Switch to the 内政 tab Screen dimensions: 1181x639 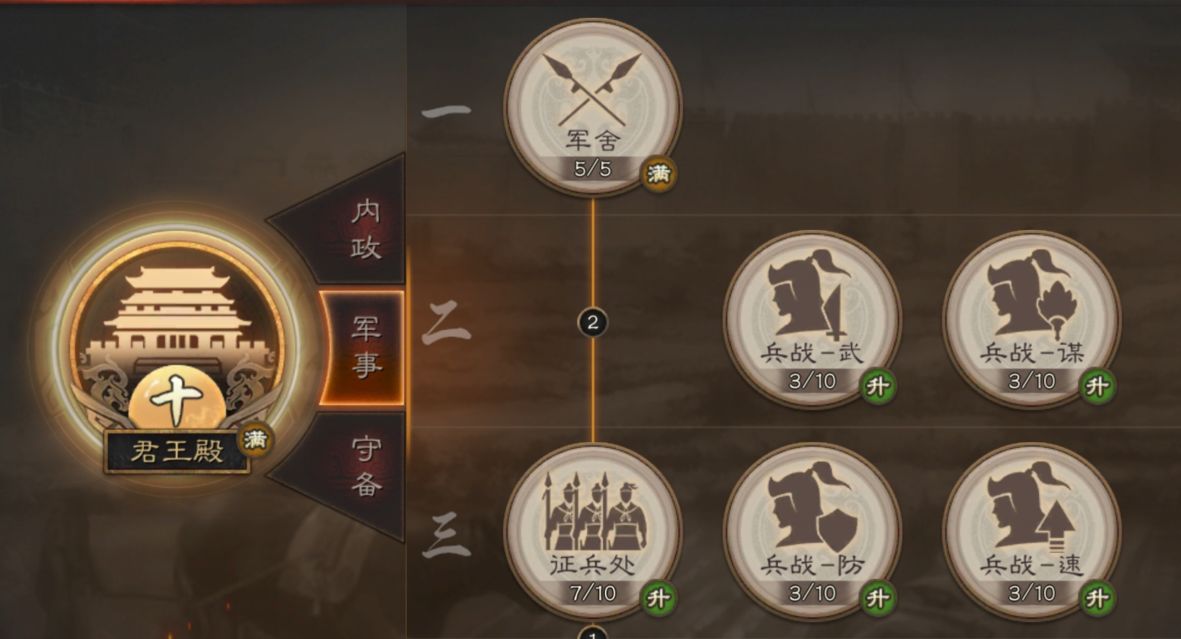click(362, 229)
